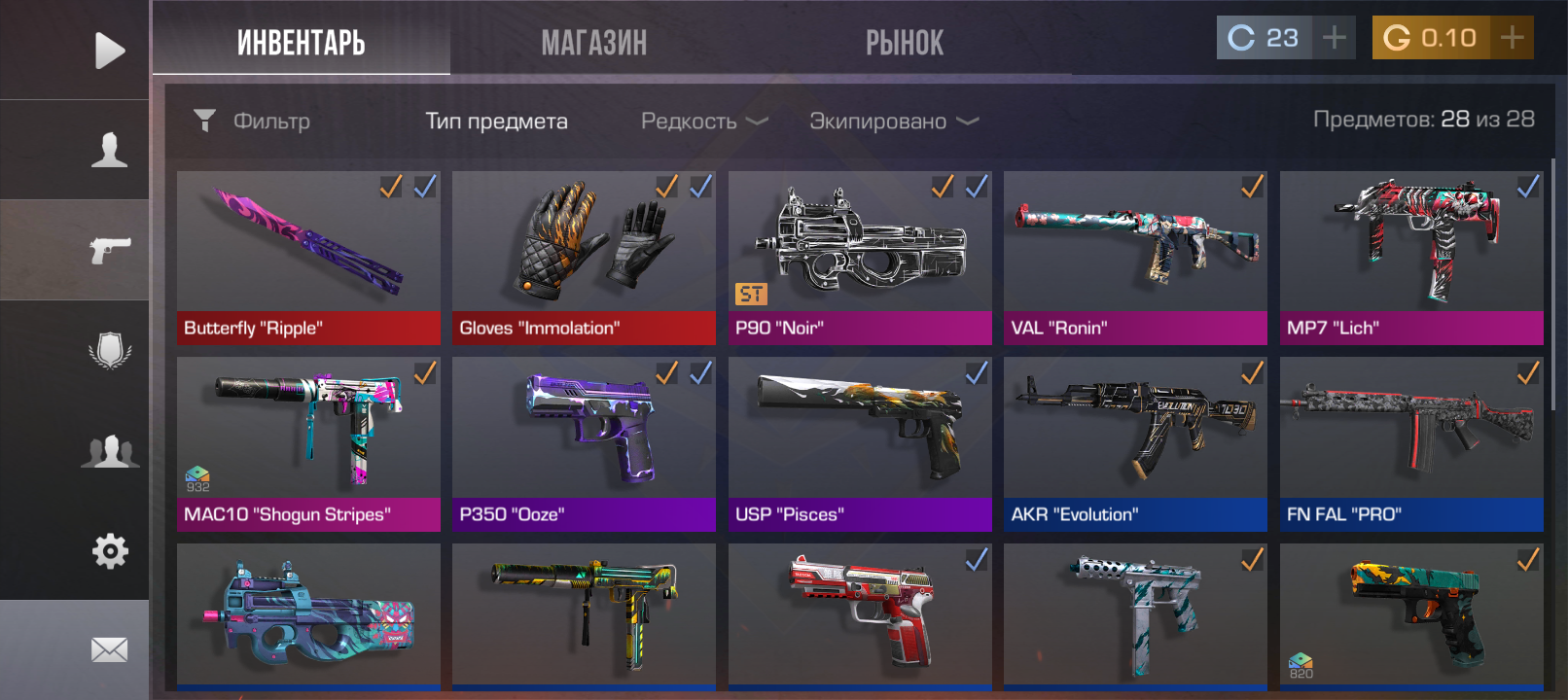The height and width of the screenshot is (700, 1568).
Task: Choose the P90 "Noir" skin
Action: pyautogui.click(x=860, y=258)
